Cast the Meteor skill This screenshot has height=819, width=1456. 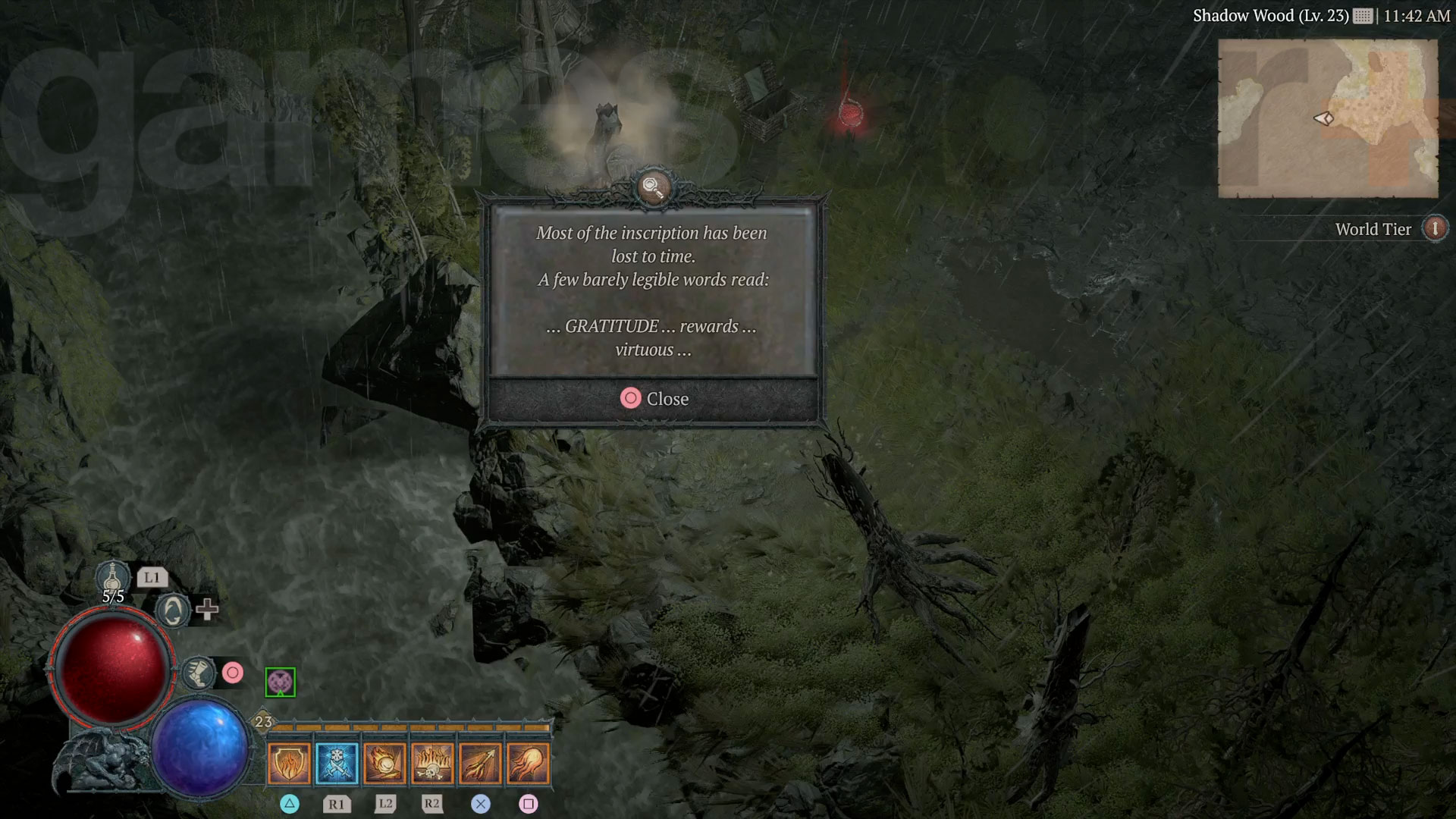(x=384, y=763)
